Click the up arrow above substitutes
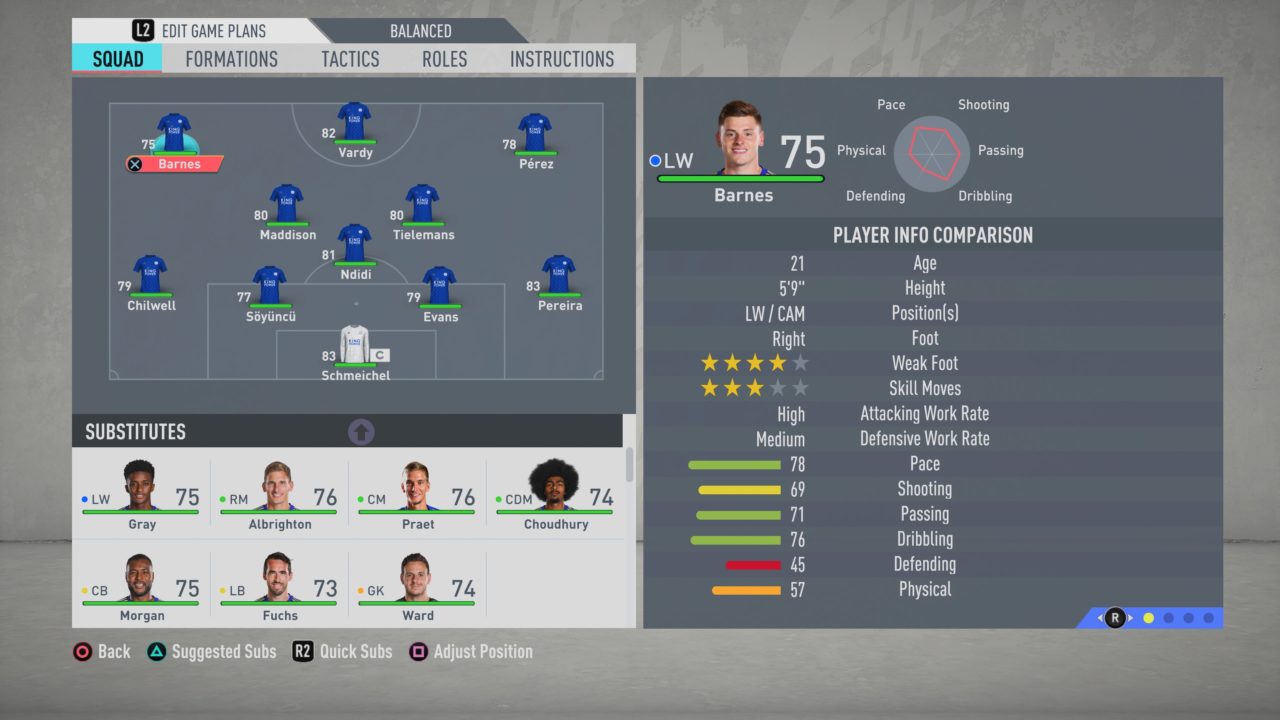The height and width of the screenshot is (720, 1280). coord(361,432)
